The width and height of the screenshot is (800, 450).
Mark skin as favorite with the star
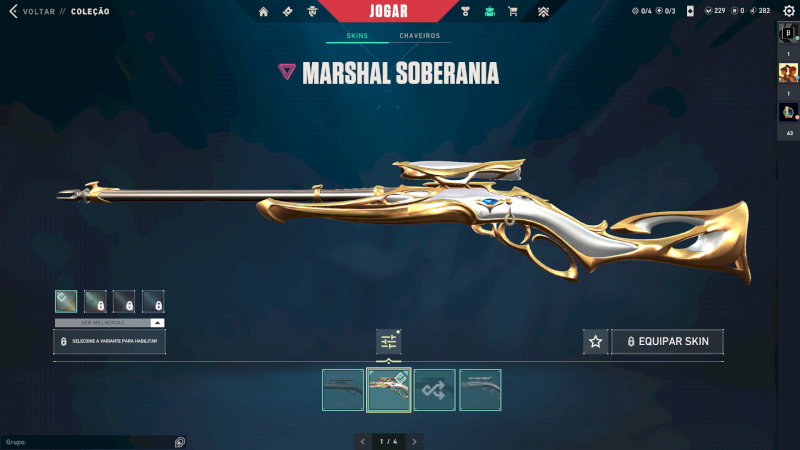596,342
